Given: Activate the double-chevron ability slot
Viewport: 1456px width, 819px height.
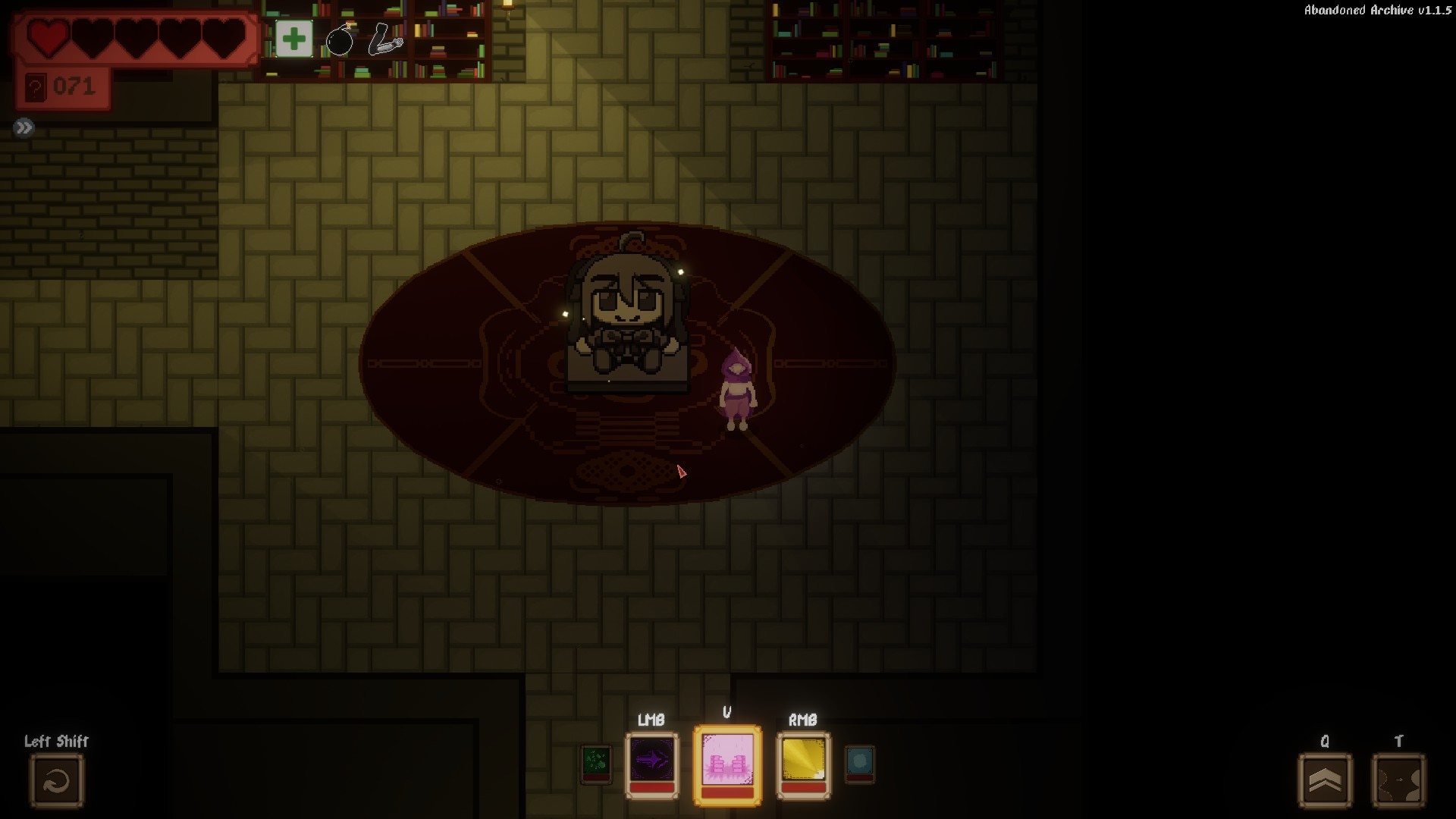Looking at the screenshot, I should pyautogui.click(x=1325, y=780).
